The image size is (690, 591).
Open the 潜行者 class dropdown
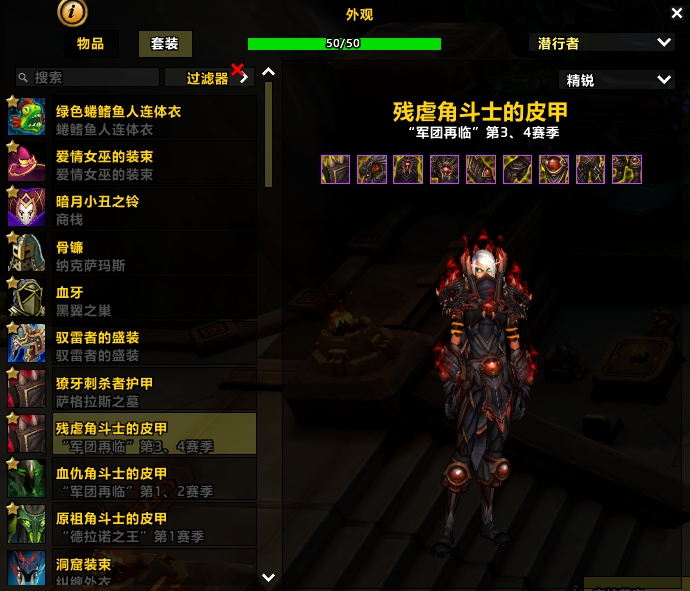tap(603, 43)
